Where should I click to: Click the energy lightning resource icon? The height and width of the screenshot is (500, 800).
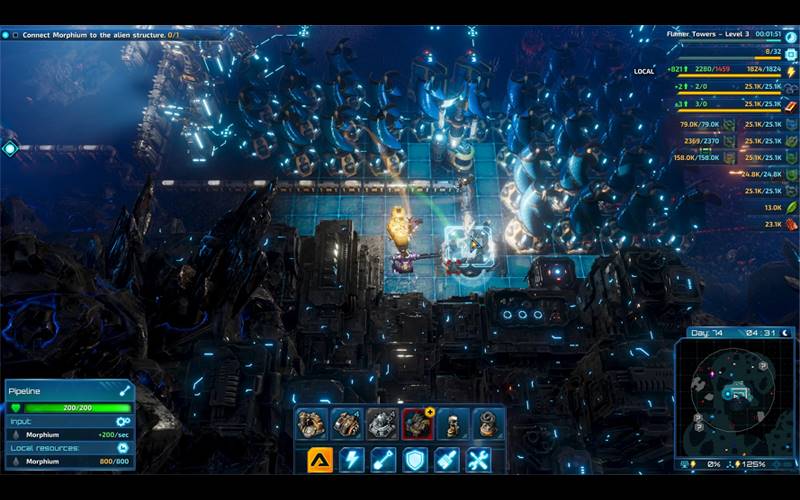click(x=791, y=72)
